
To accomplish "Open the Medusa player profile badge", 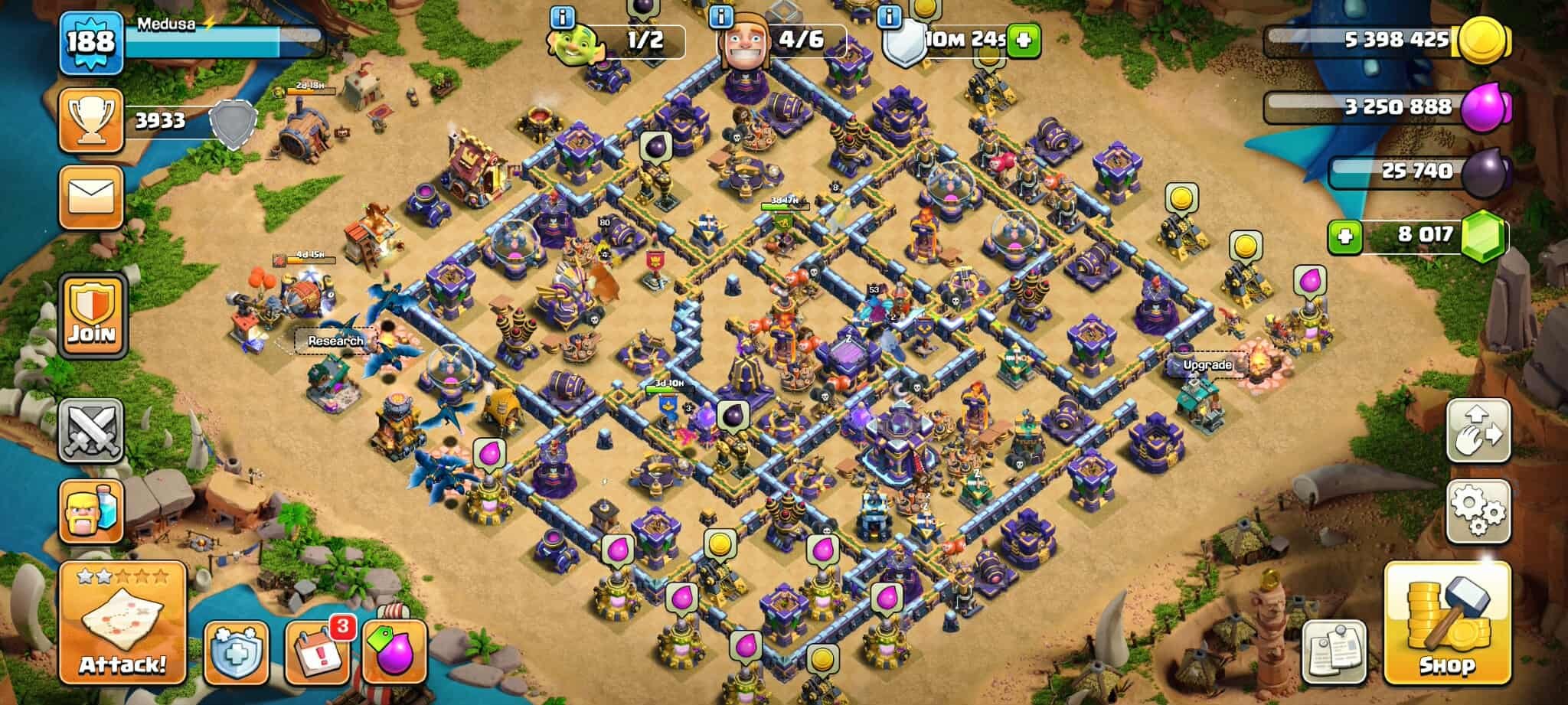I will tap(90, 43).
